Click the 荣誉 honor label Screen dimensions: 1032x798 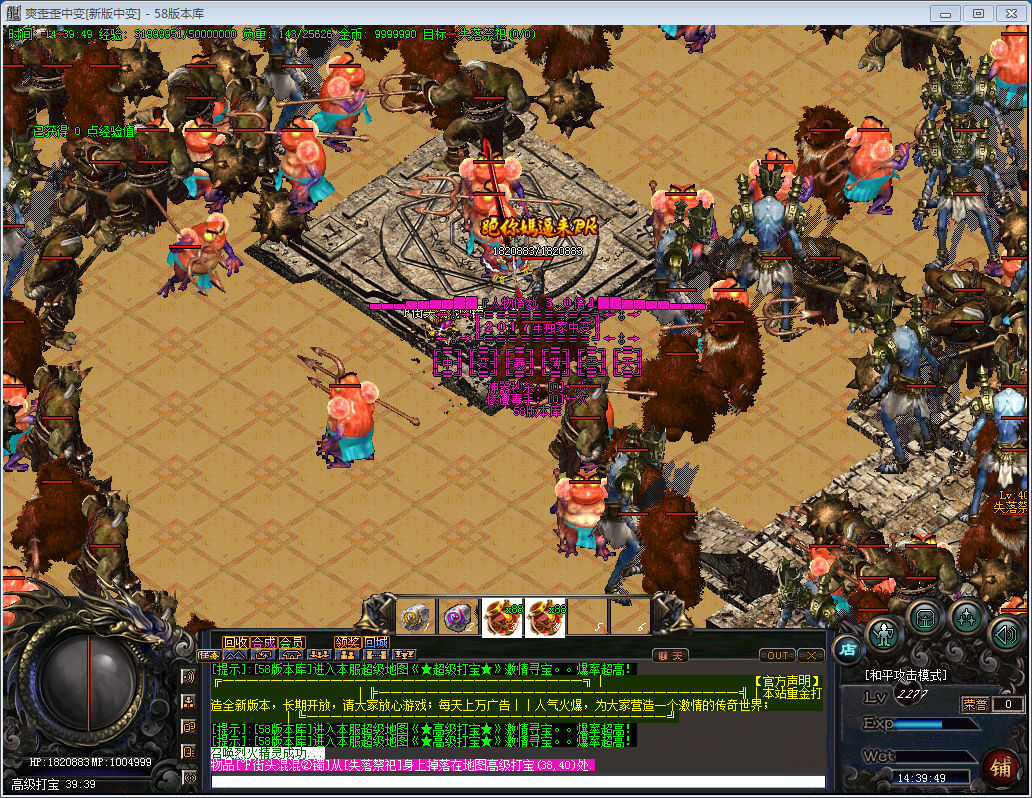tap(974, 704)
